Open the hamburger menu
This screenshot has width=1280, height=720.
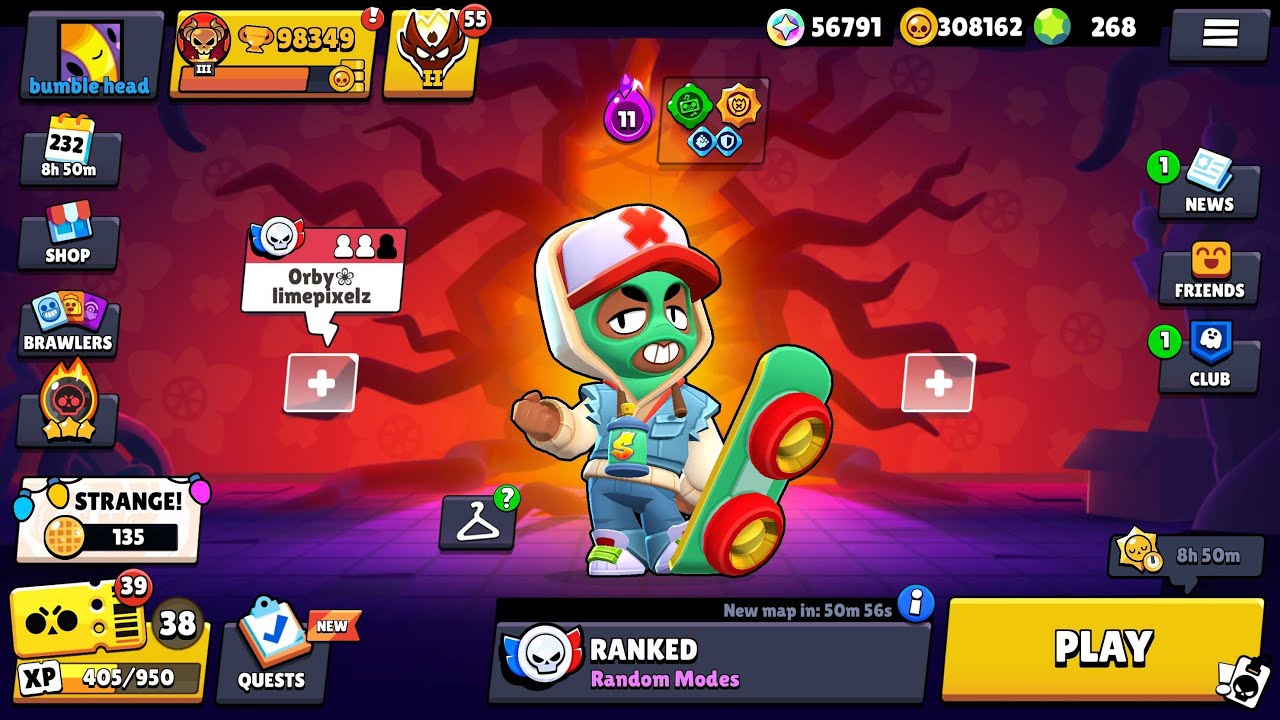point(1220,34)
